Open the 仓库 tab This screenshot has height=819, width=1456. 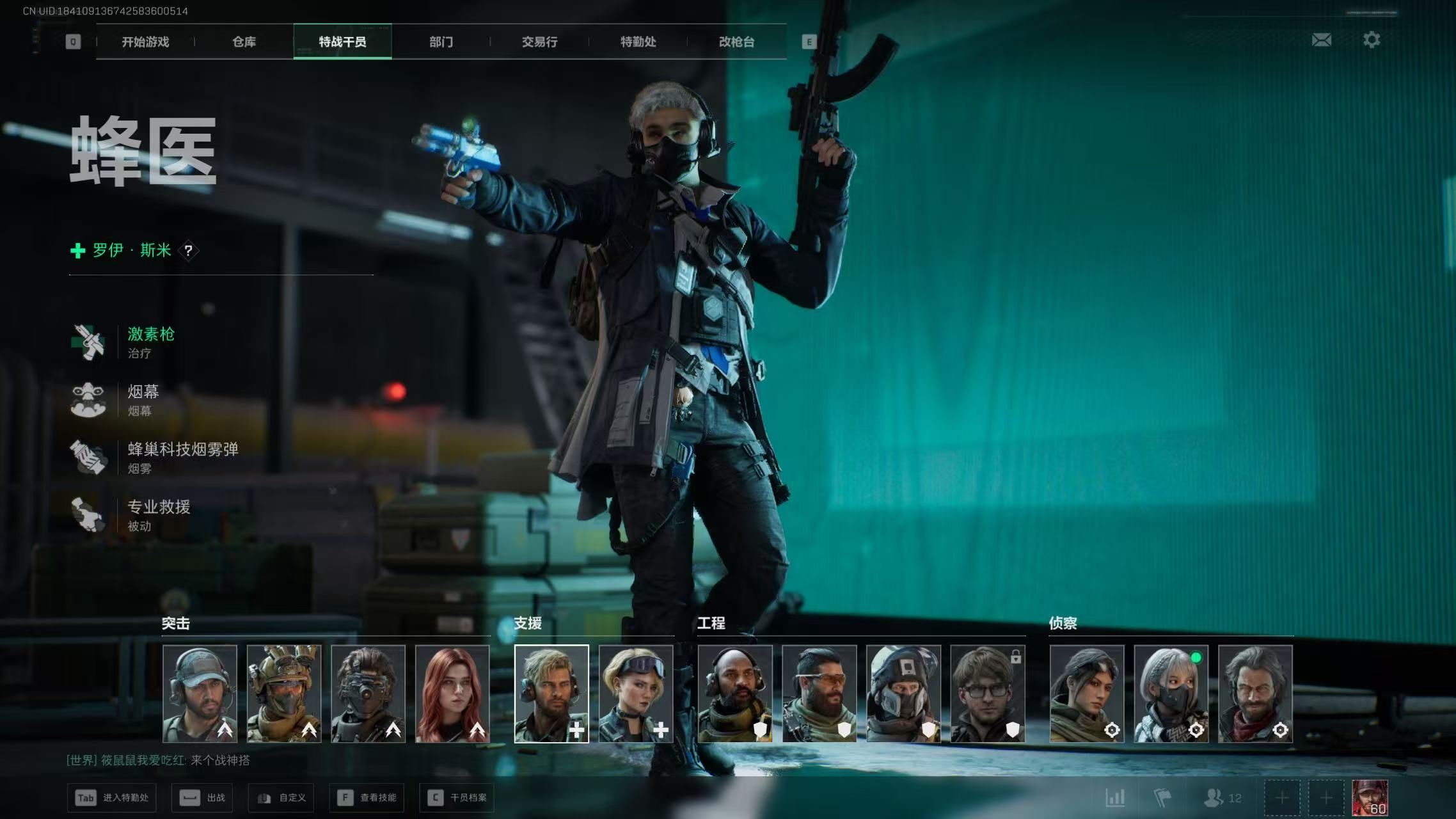point(244,42)
